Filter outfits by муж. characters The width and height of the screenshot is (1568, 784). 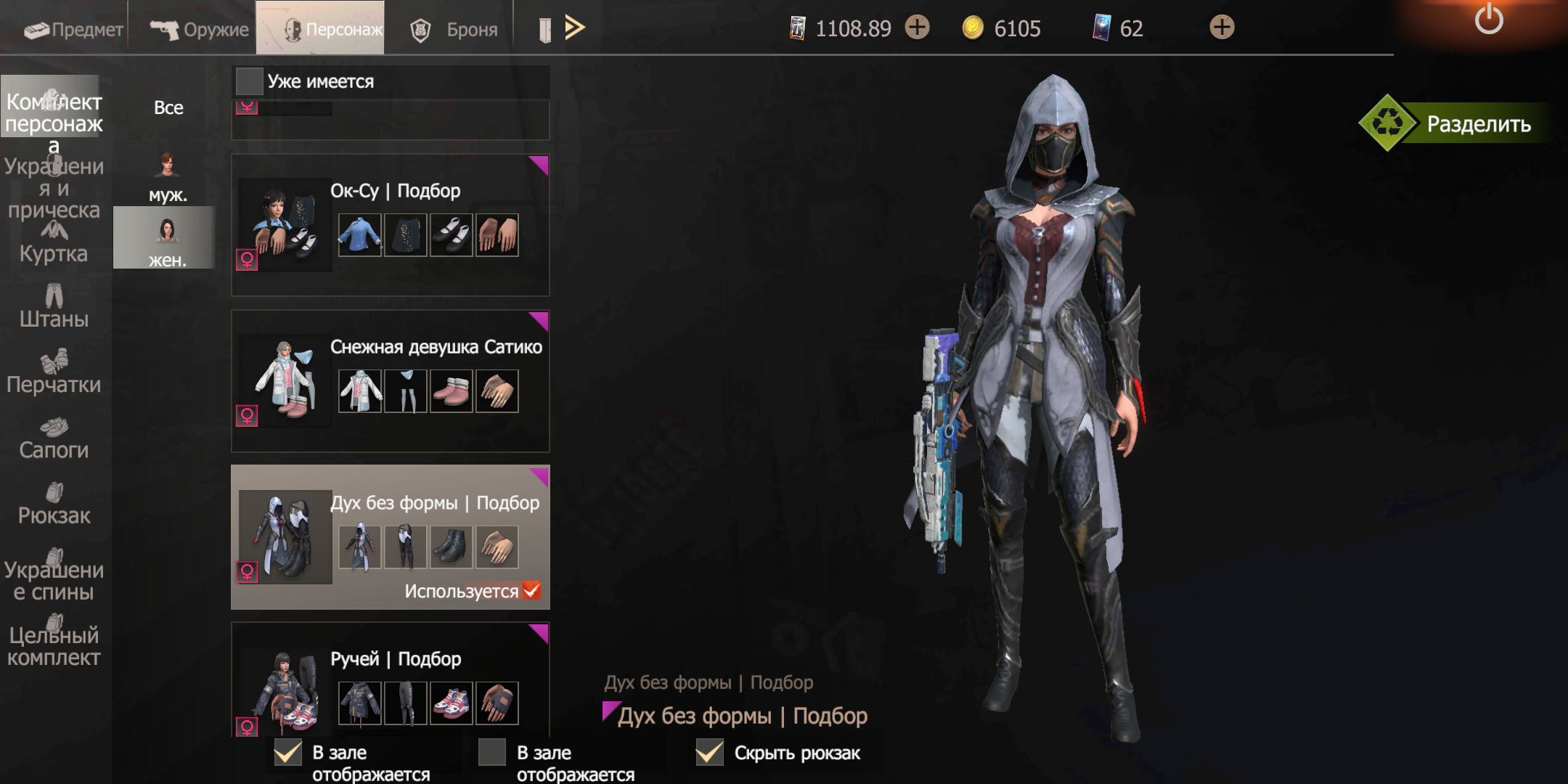pyautogui.click(x=168, y=178)
